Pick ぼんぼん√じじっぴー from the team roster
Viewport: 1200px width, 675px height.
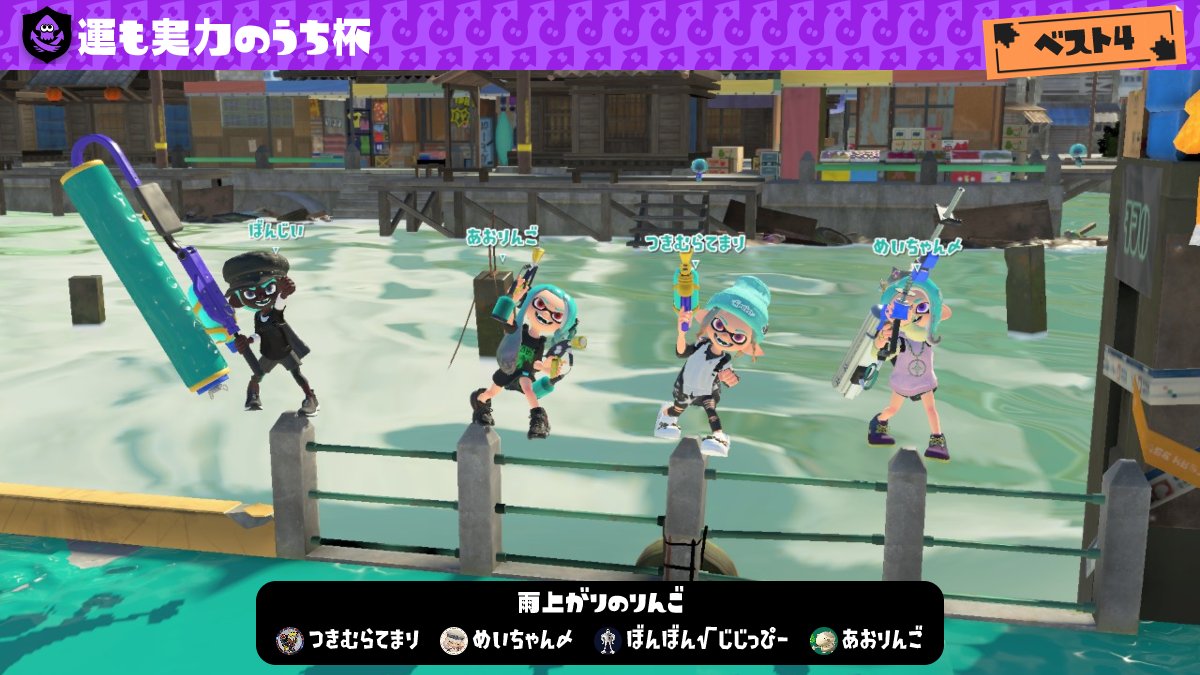click(692, 640)
